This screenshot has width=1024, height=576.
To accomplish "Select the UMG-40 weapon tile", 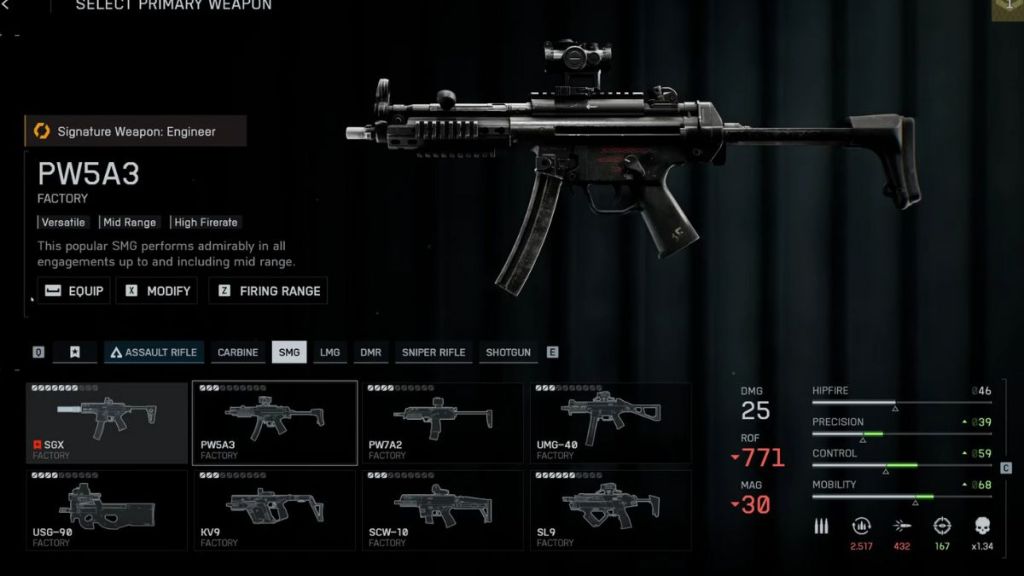I will tap(610, 423).
